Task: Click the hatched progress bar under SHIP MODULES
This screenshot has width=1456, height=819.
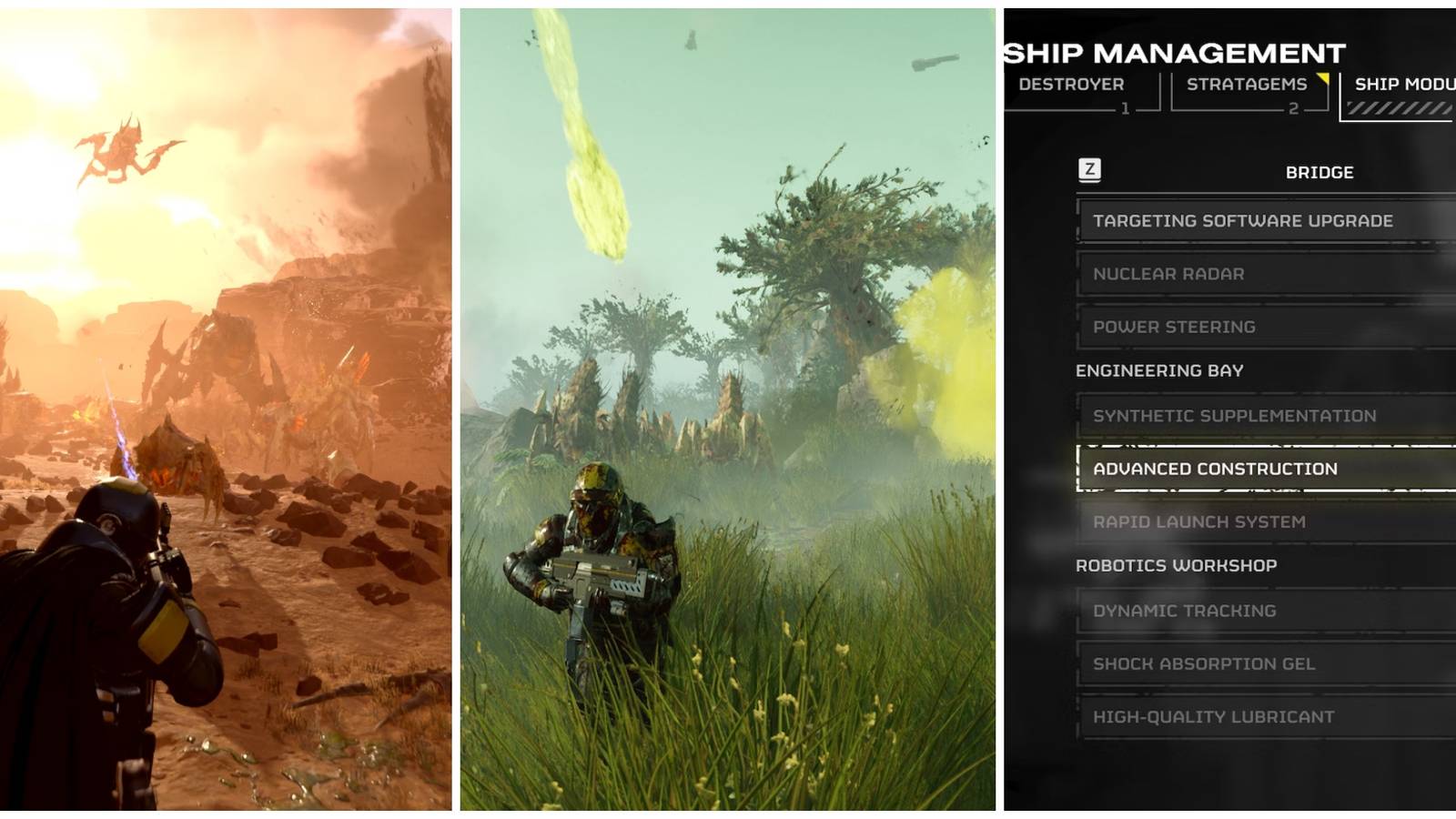Action: click(1402, 109)
